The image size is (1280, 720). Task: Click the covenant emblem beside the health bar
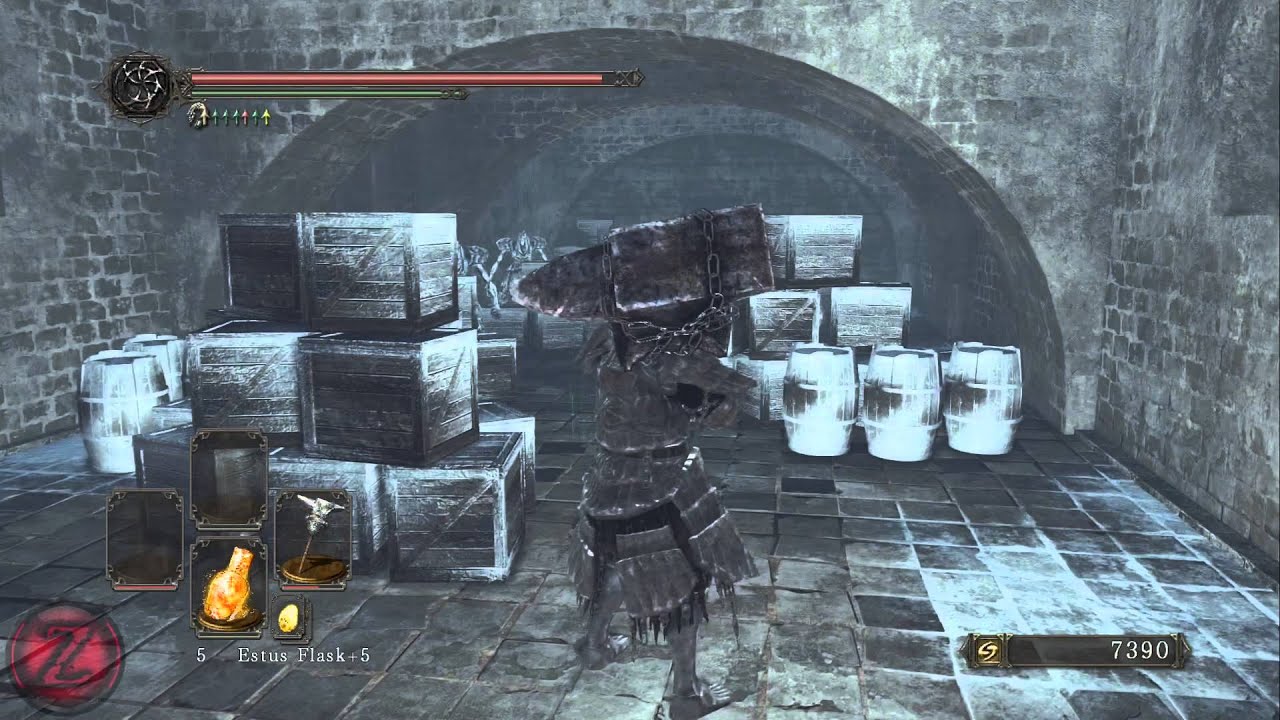pos(138,86)
